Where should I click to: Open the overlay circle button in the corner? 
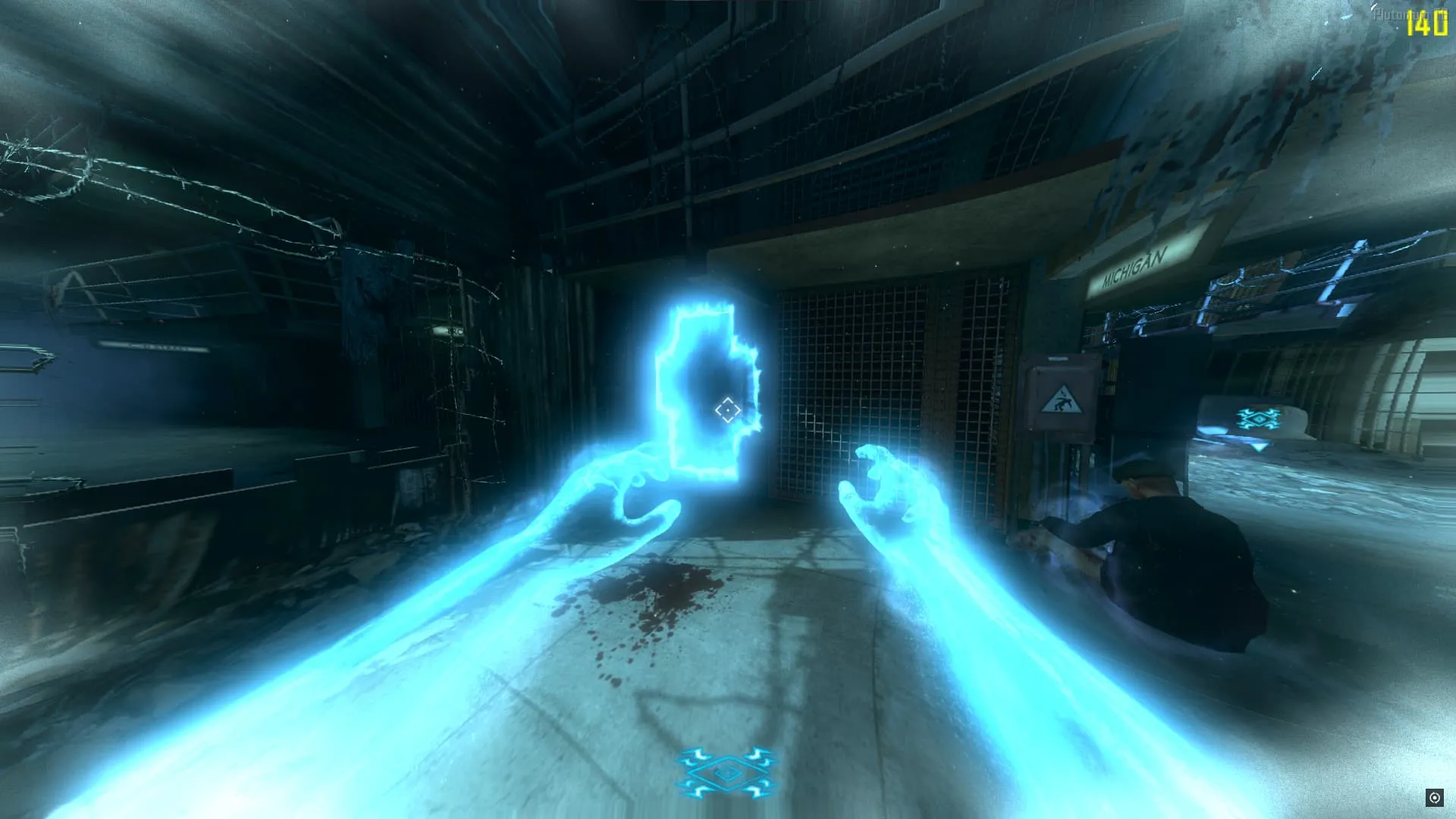(x=1434, y=797)
